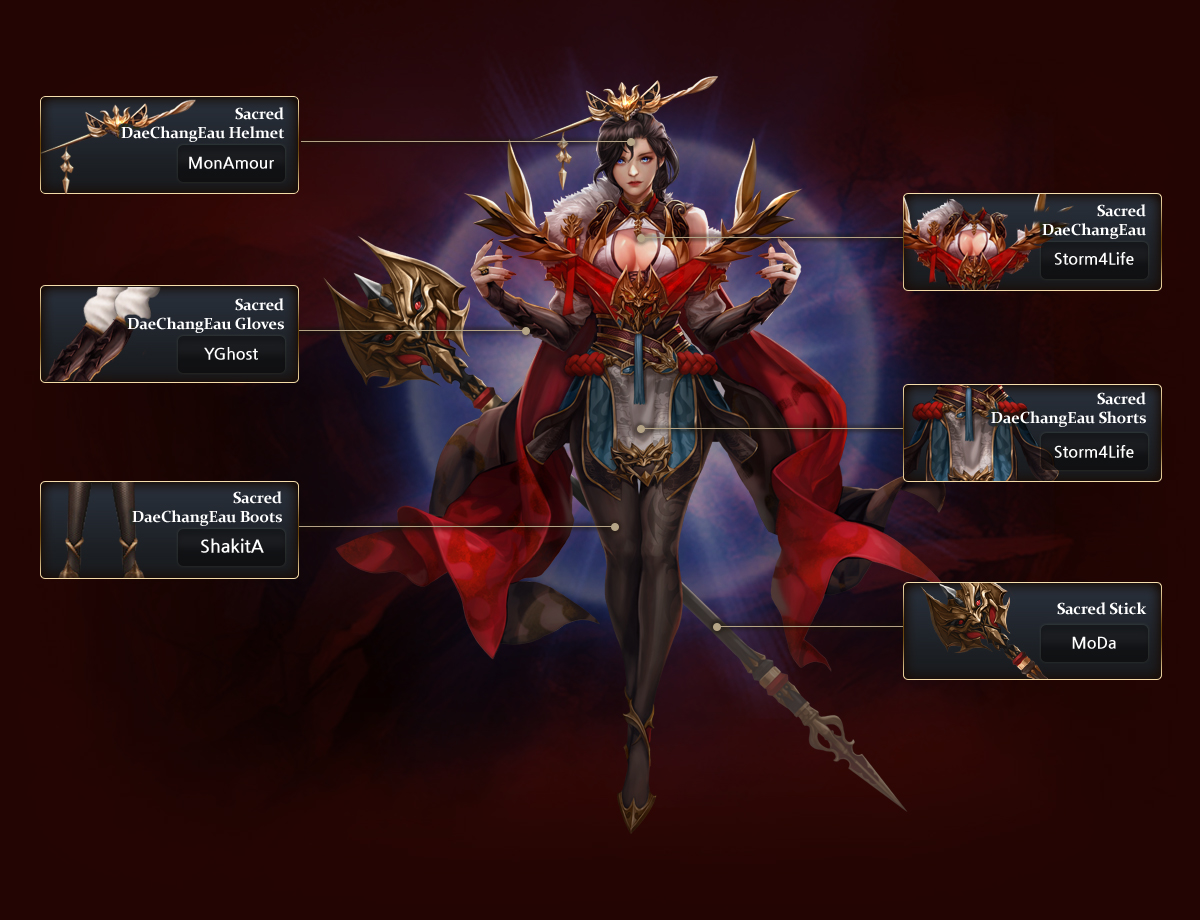The height and width of the screenshot is (920, 1200).
Task: Click the YGhost player name button
Action: [231, 355]
